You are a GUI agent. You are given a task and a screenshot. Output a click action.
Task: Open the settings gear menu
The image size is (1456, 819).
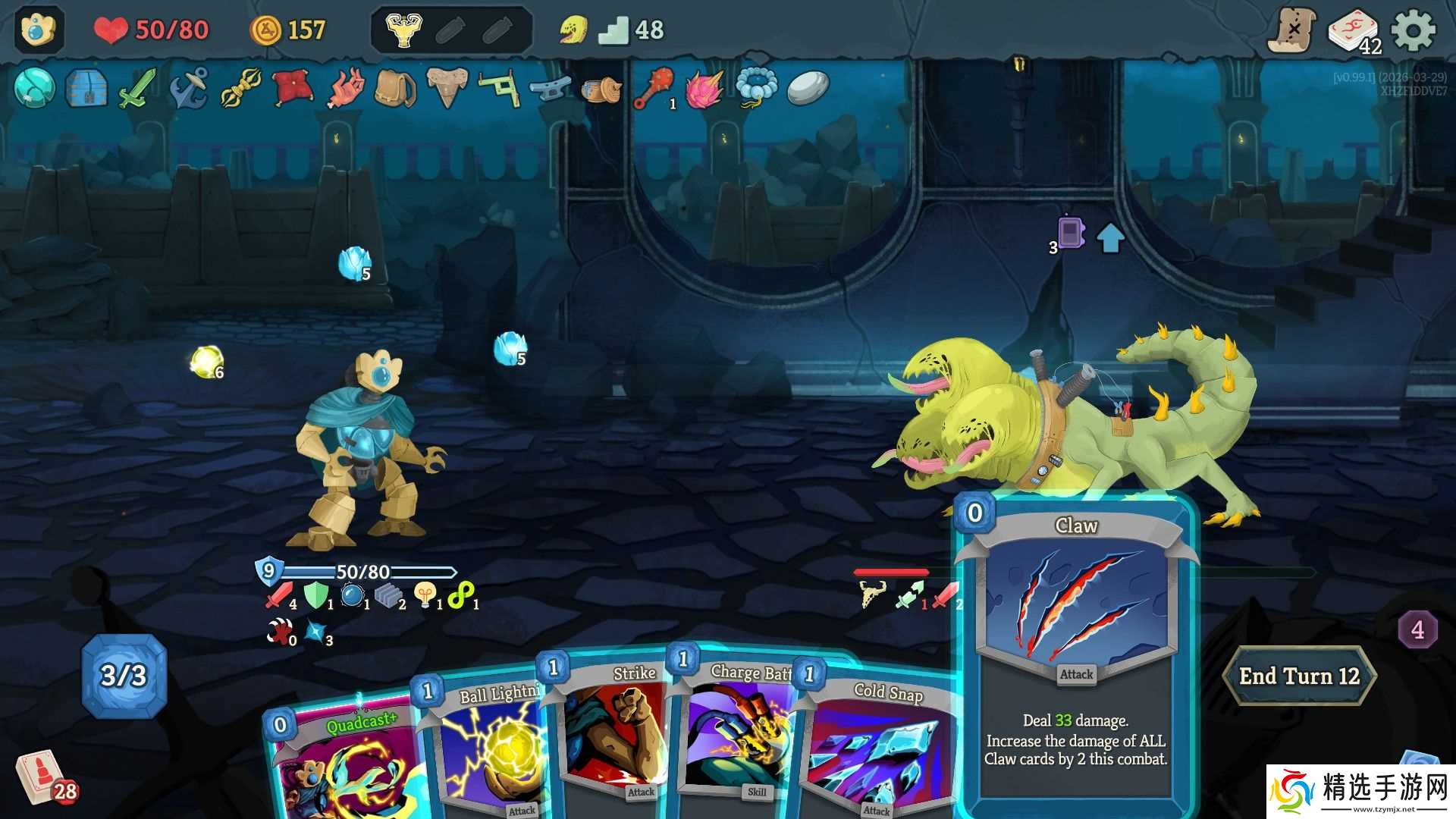(x=1414, y=31)
